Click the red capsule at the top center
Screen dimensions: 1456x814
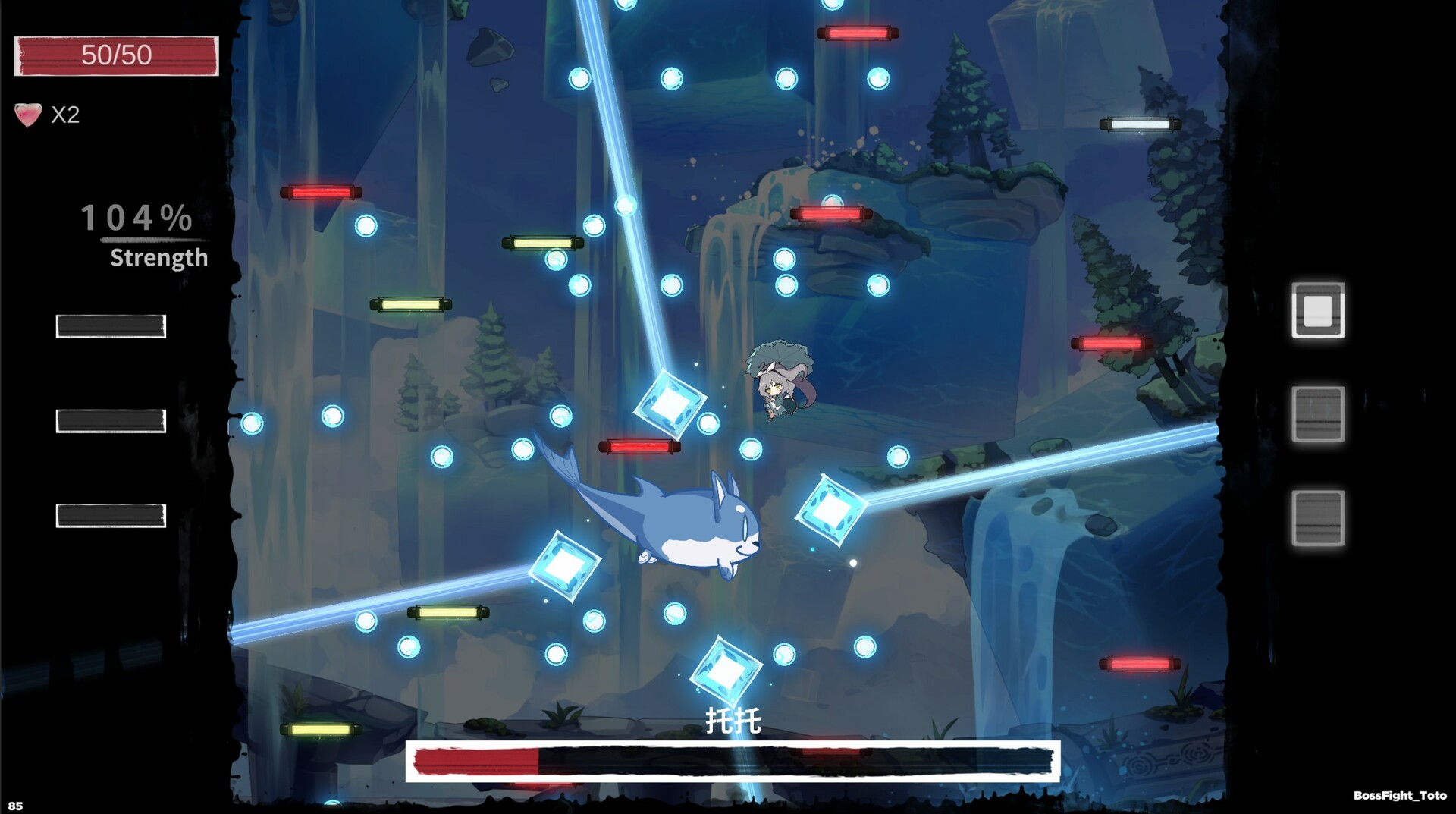pos(857,33)
